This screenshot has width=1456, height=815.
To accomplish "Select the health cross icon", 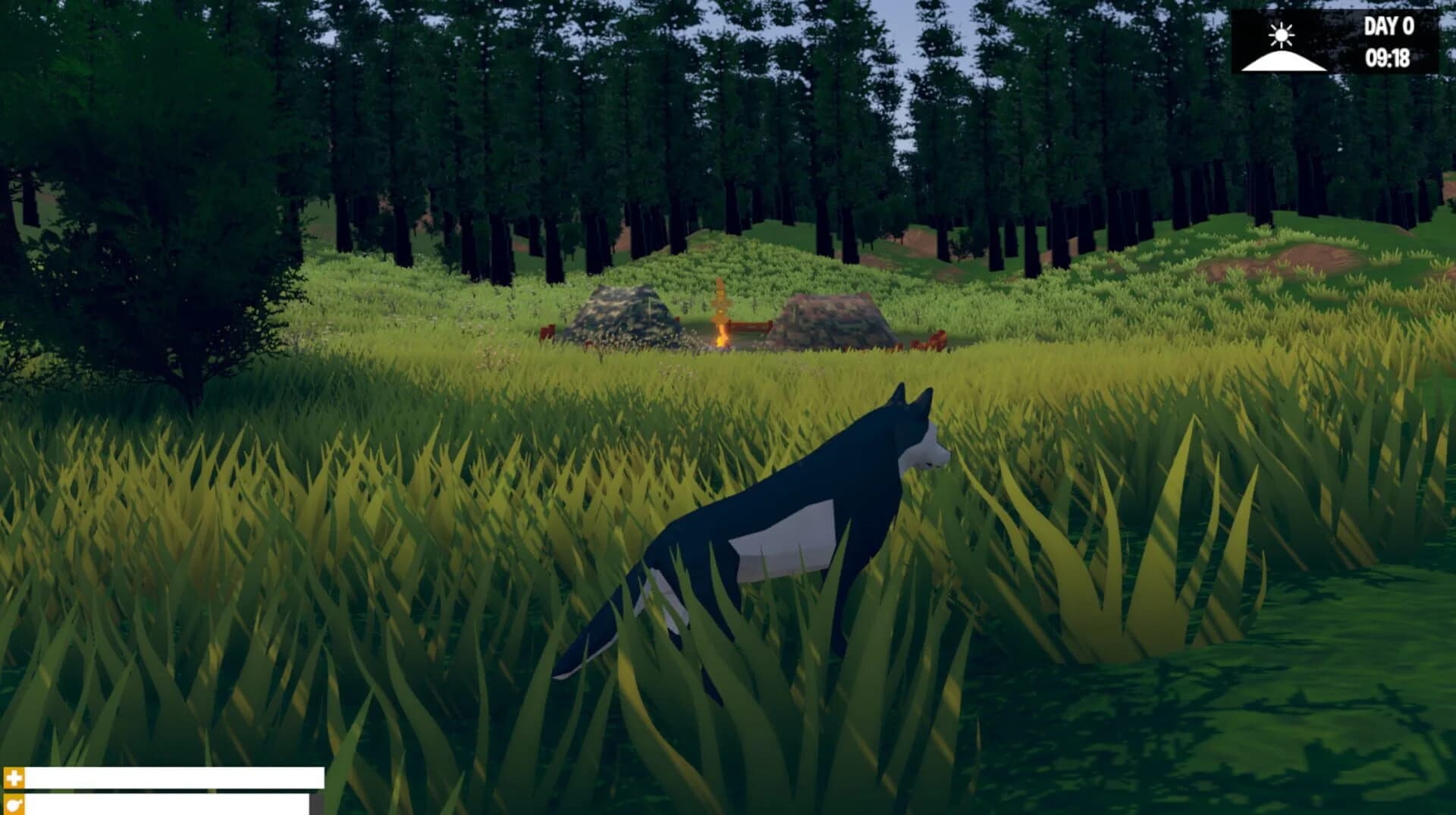I will click(13, 778).
